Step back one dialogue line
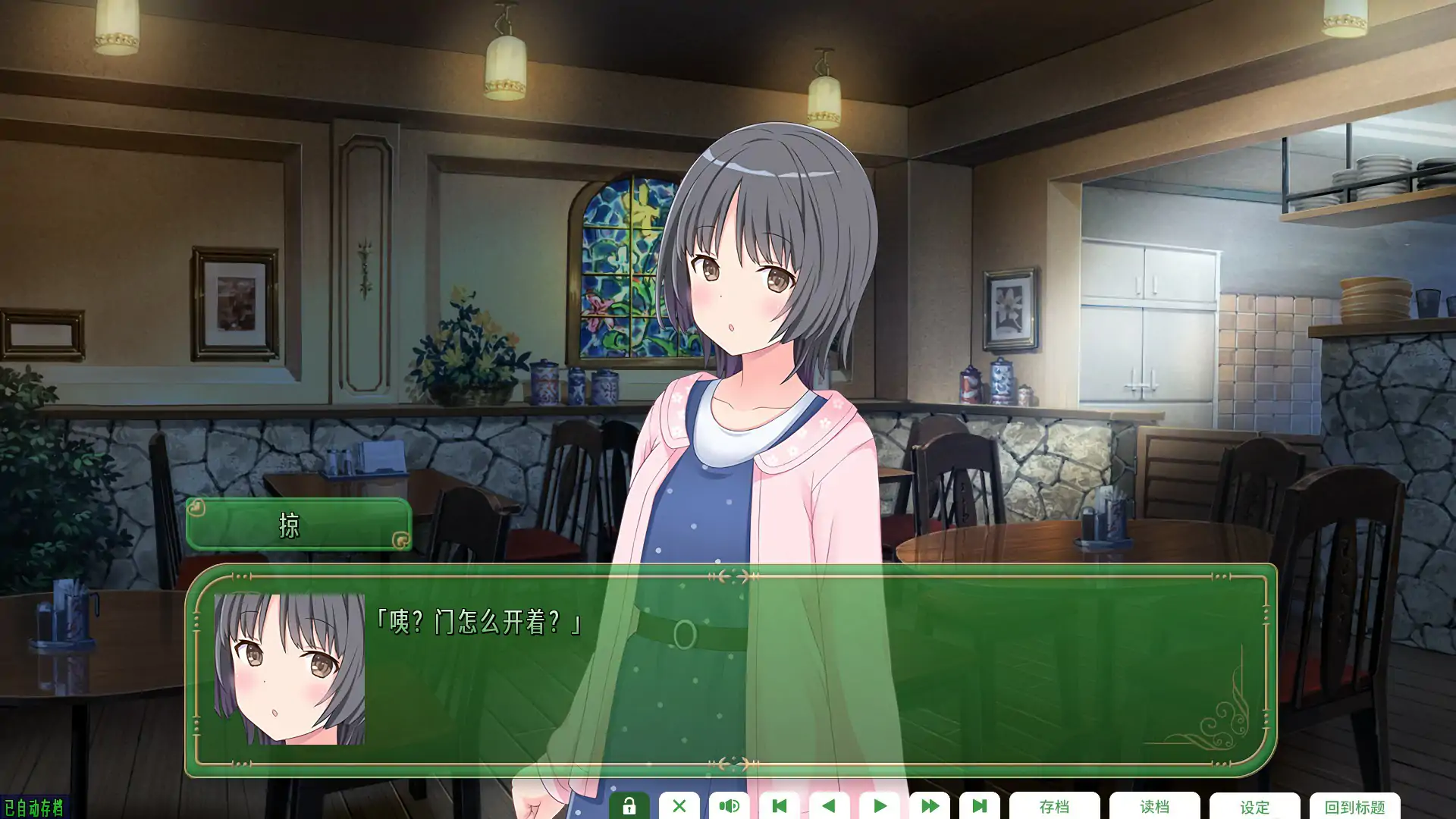 coord(830,807)
